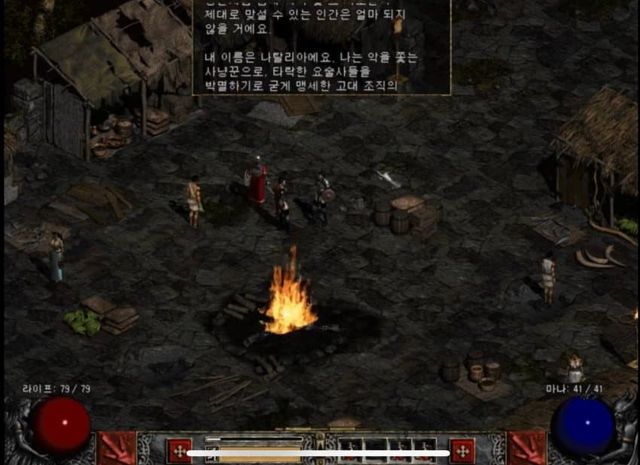Click the red cross button beside the stamina bar

point(180,450)
